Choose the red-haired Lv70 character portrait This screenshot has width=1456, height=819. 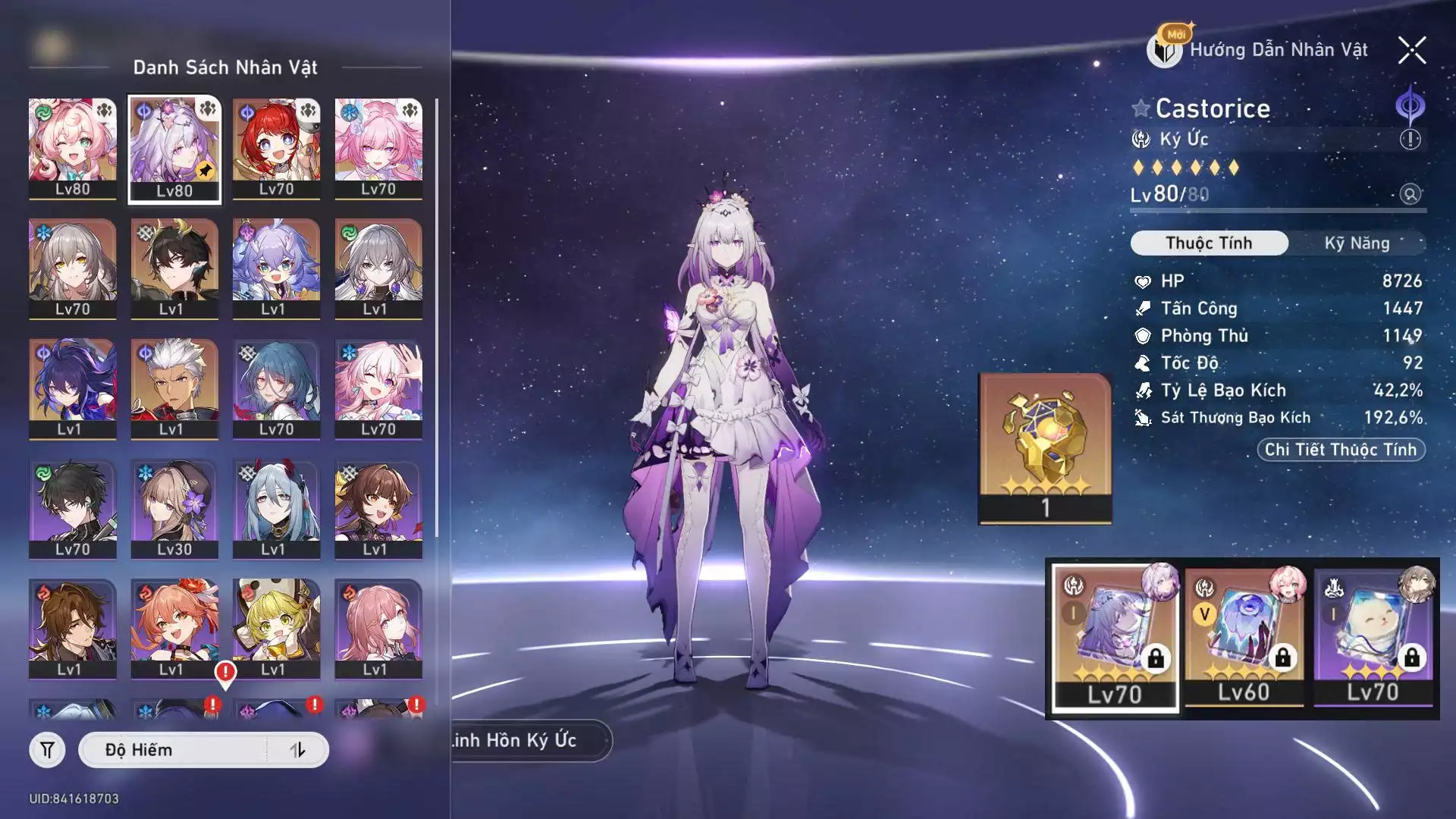click(x=276, y=149)
